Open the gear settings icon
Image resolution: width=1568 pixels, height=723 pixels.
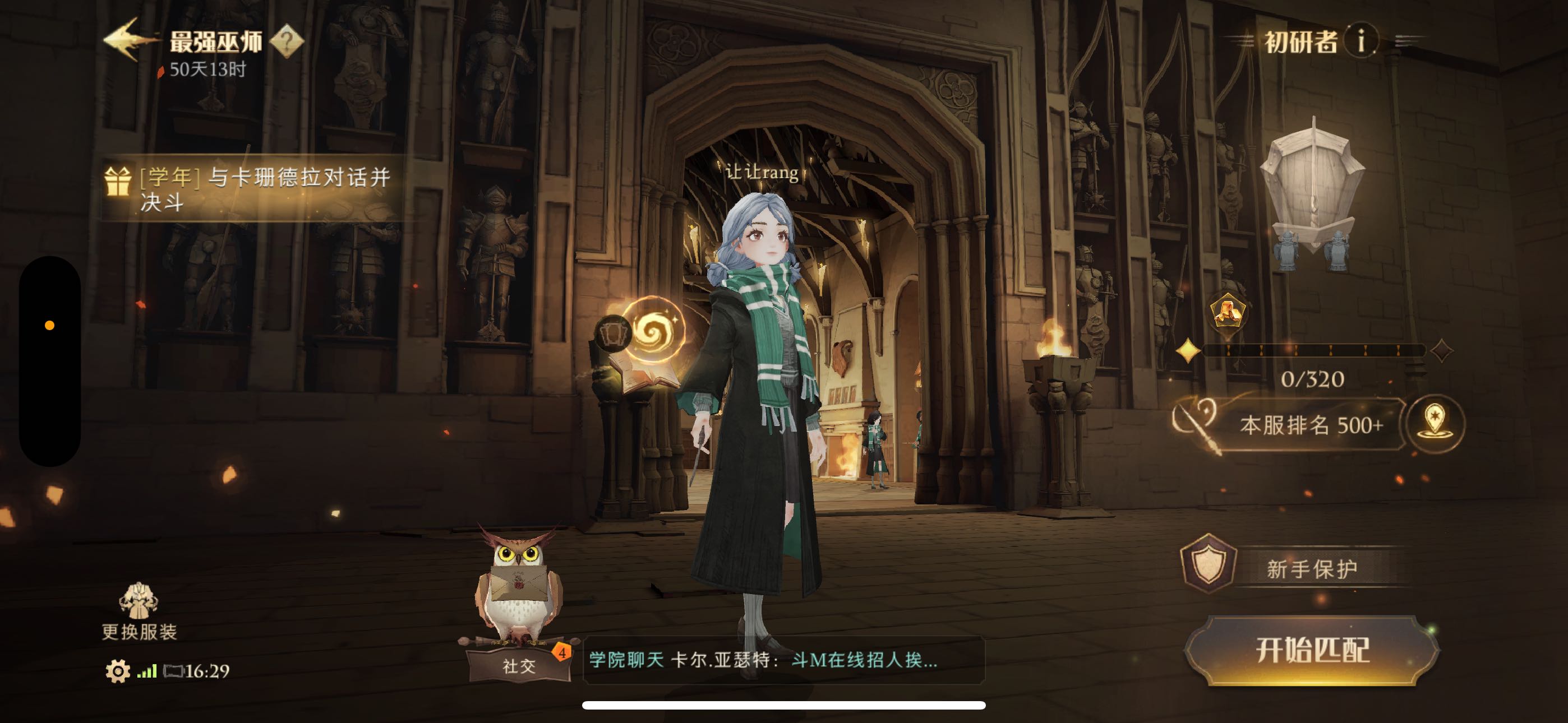(x=117, y=671)
